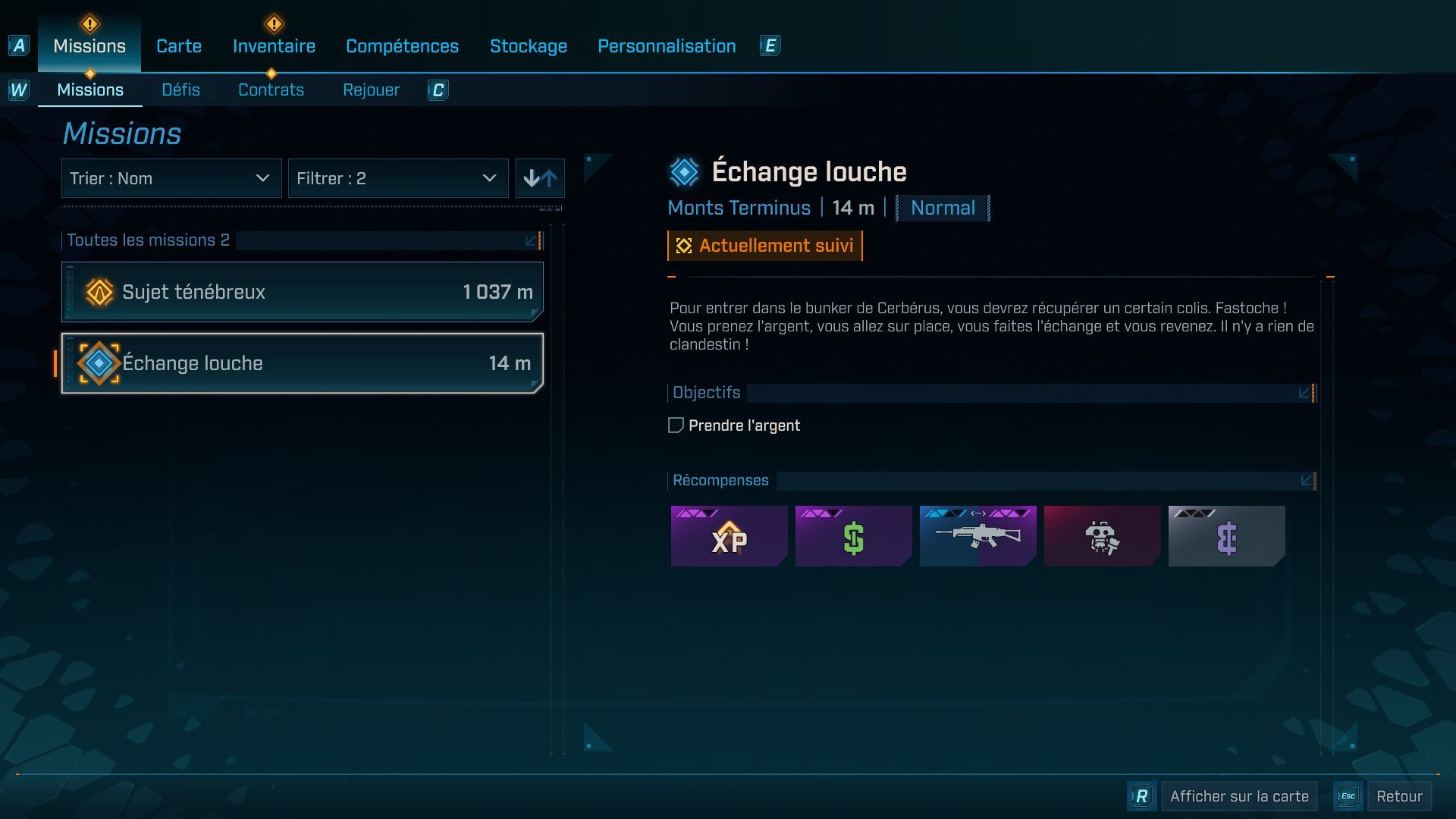The height and width of the screenshot is (819, 1456).
Task: Expand the Objectifs panel corner arrow
Action: (1304, 393)
